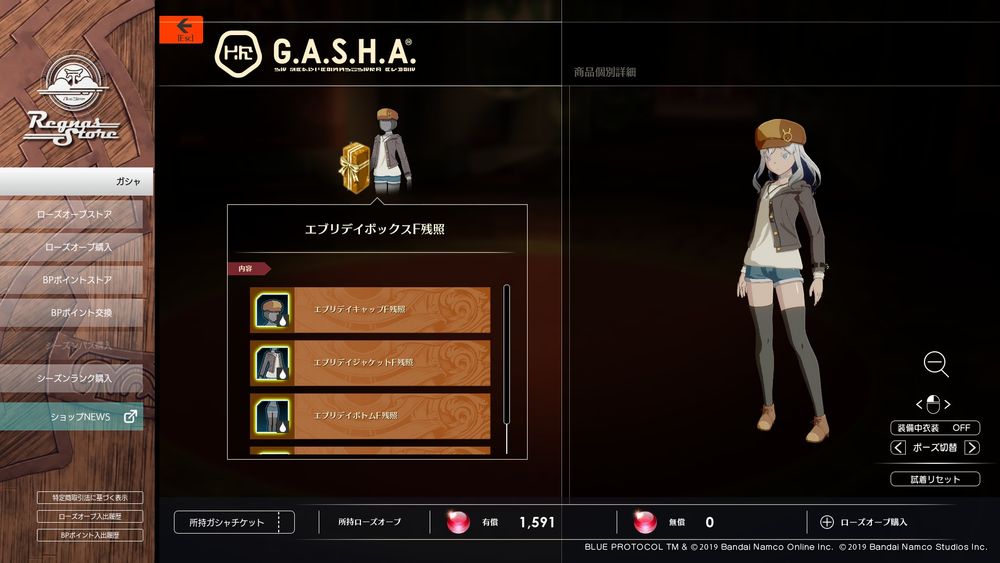Click the zoom-out magnifier icon
Screen dimensions: 1000x563
tap(935, 364)
